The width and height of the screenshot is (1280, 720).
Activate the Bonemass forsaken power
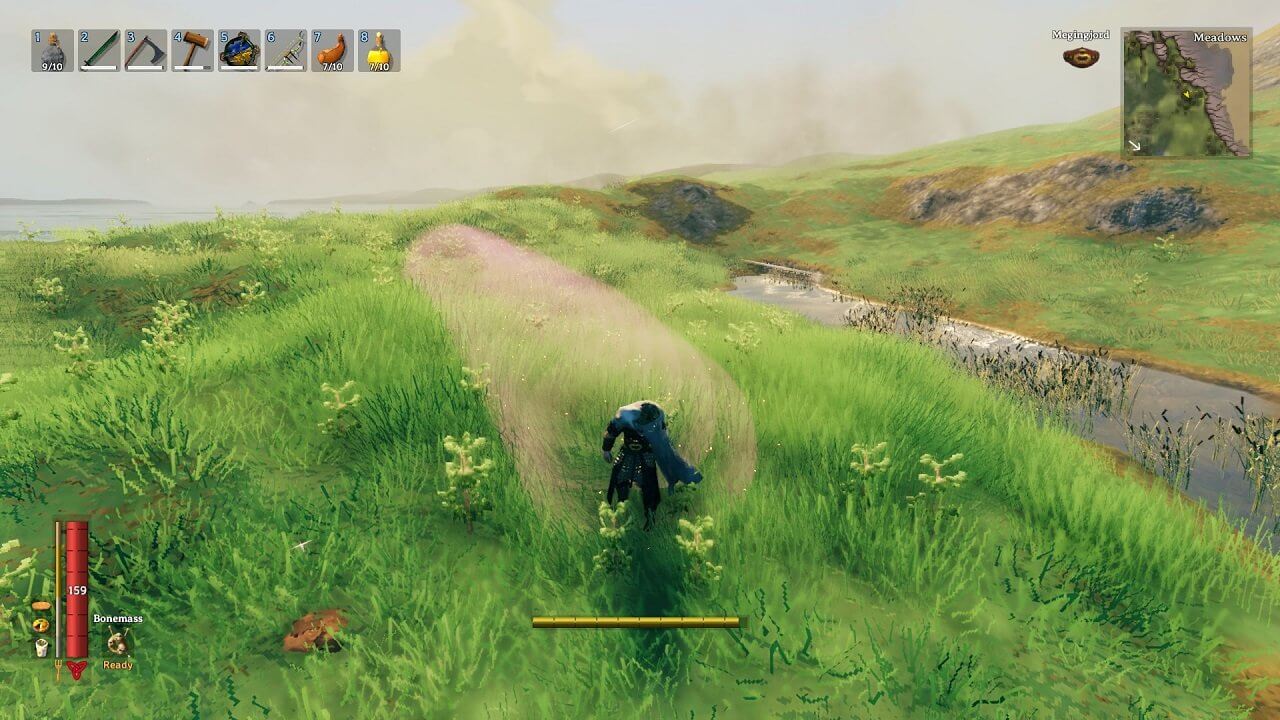coord(118,643)
